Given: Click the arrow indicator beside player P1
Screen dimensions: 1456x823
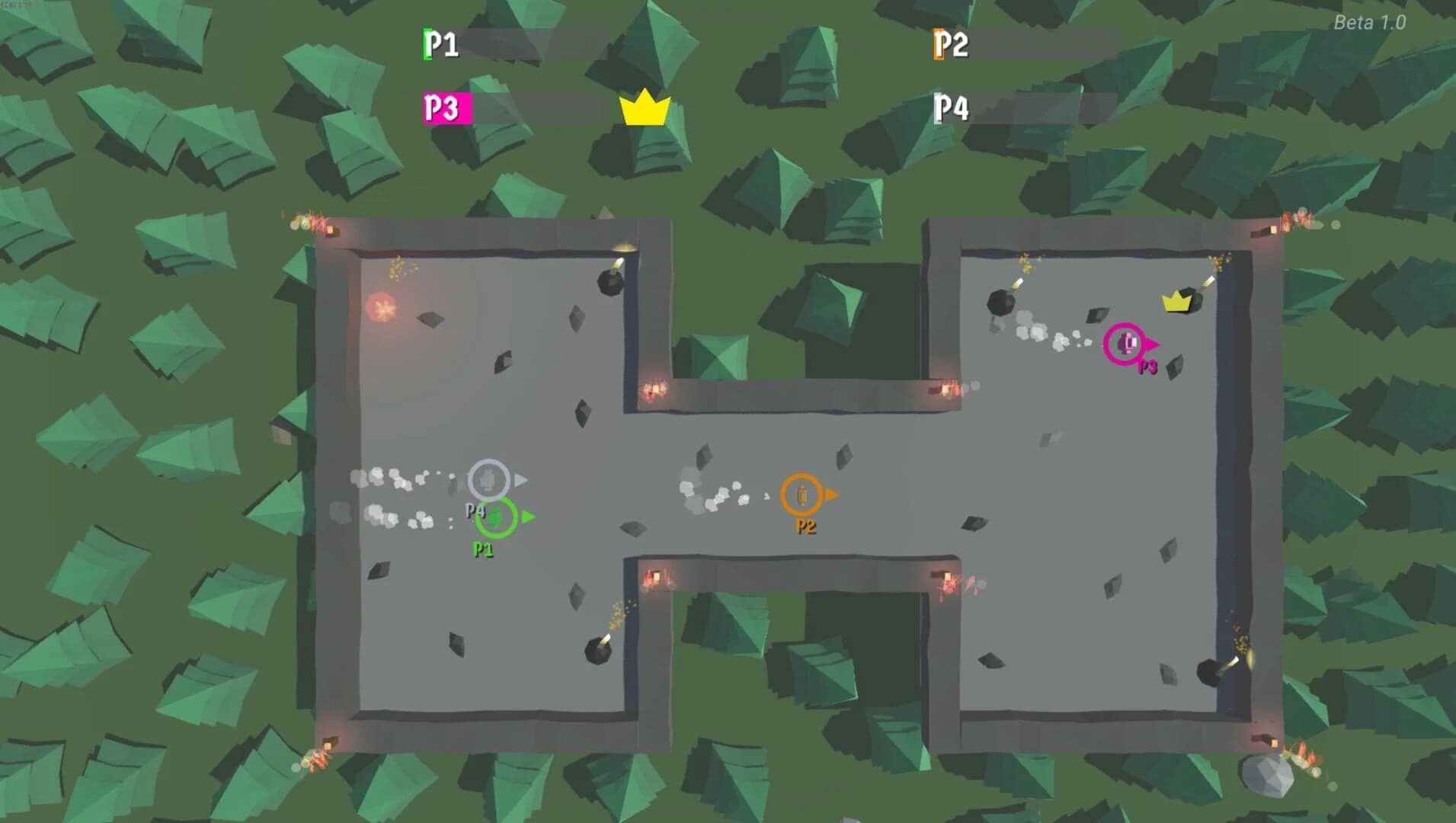Looking at the screenshot, I should point(527,517).
